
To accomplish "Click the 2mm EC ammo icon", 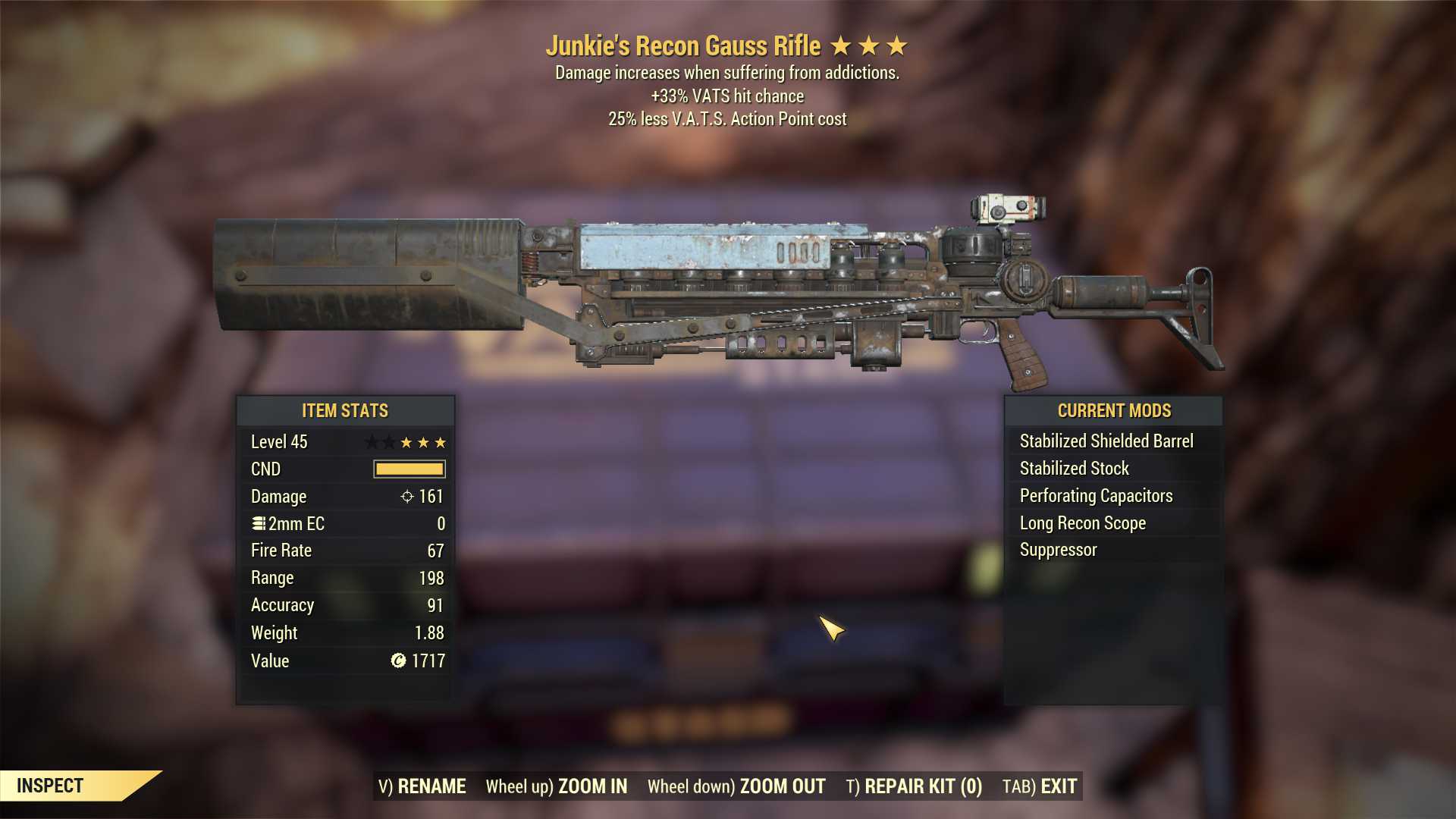I will coord(257,523).
